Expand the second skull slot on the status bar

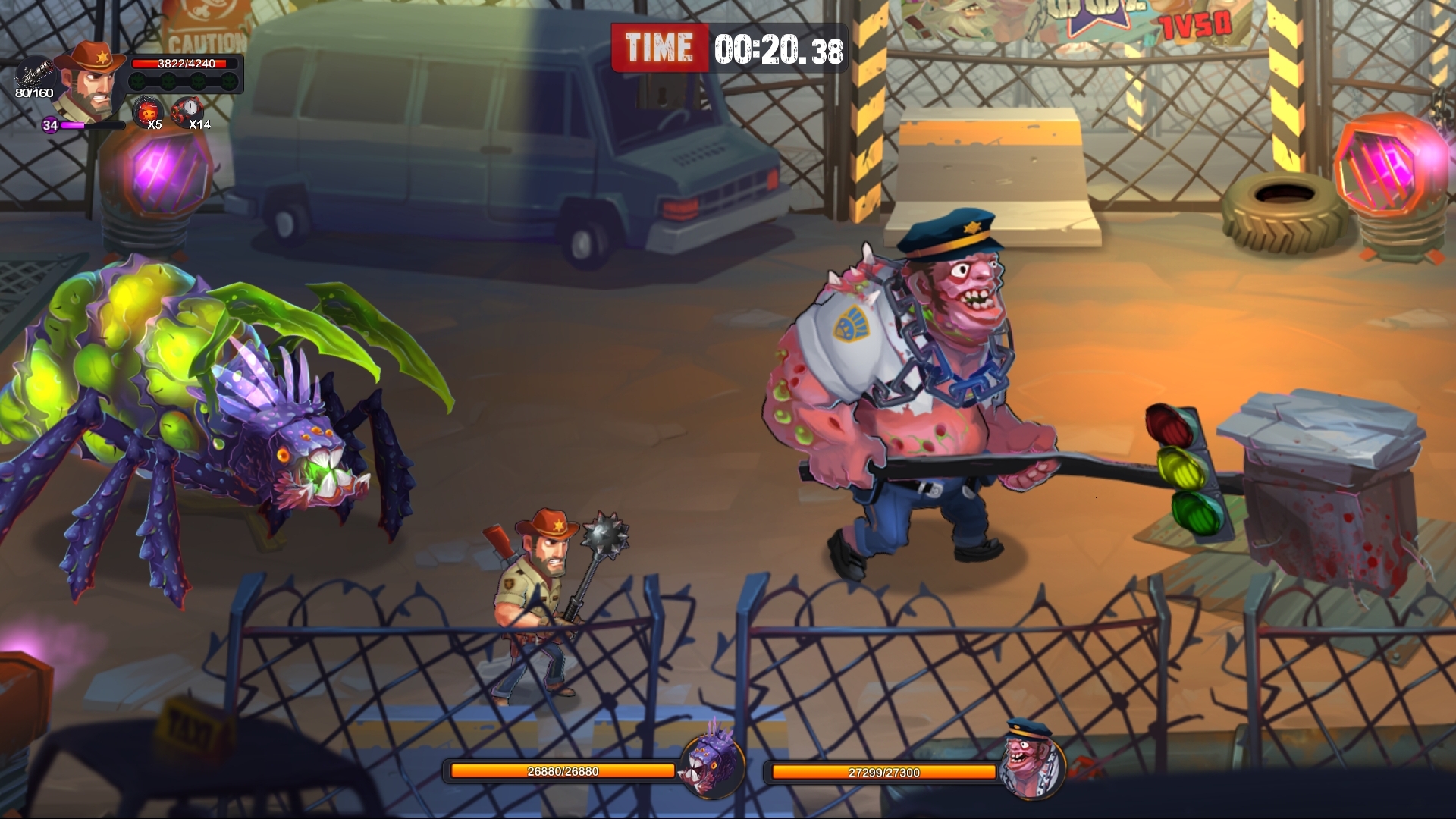[x=168, y=81]
